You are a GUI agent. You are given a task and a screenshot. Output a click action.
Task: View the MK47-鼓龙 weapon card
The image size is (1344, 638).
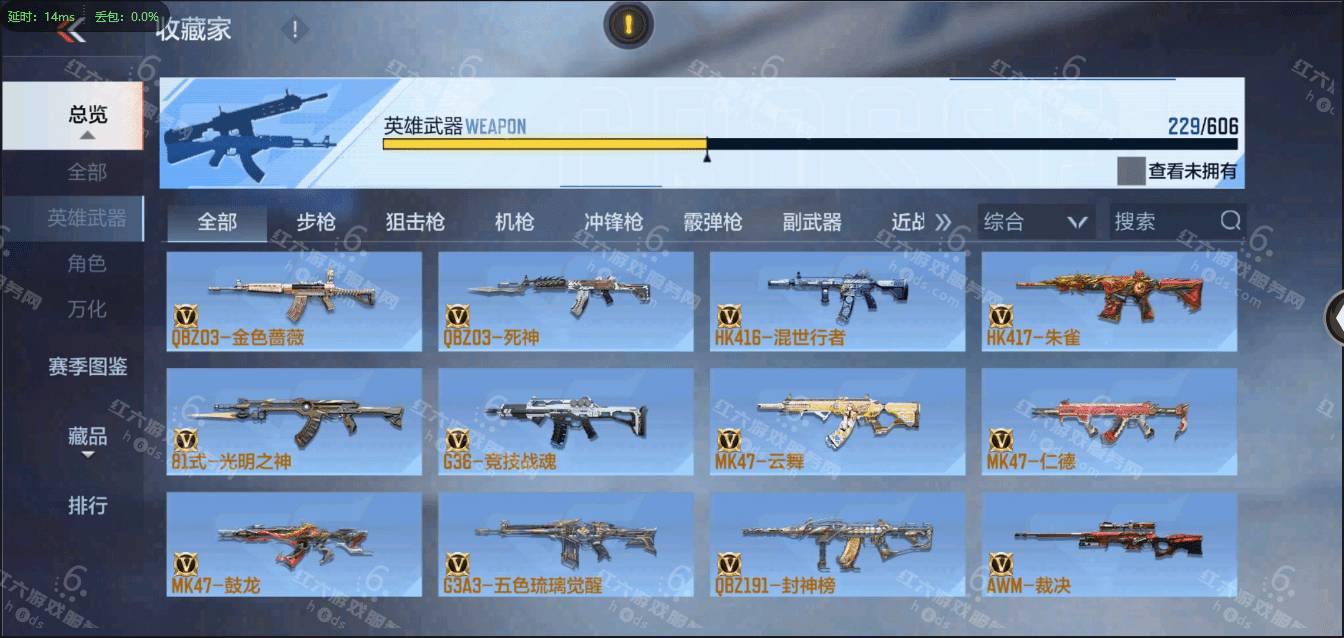(294, 546)
